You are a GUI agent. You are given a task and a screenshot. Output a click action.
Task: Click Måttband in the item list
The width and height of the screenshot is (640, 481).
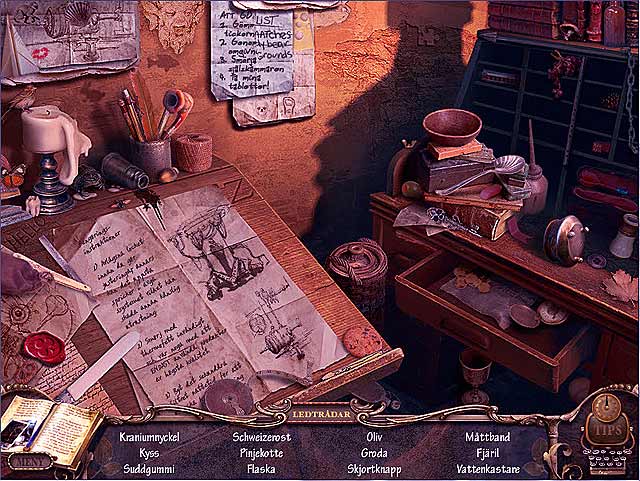[487, 438]
